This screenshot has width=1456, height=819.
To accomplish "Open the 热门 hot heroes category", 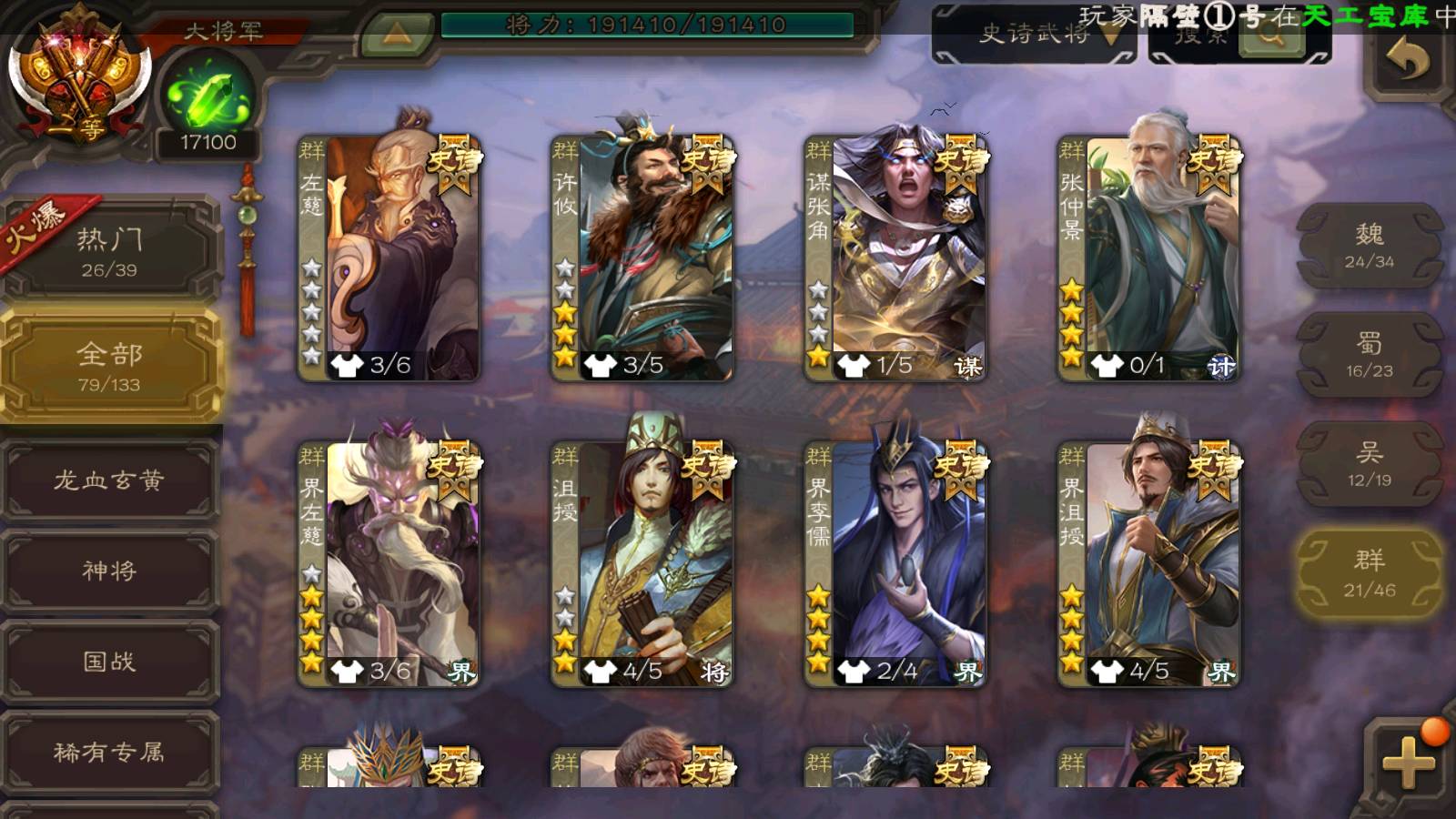I will click(x=109, y=252).
